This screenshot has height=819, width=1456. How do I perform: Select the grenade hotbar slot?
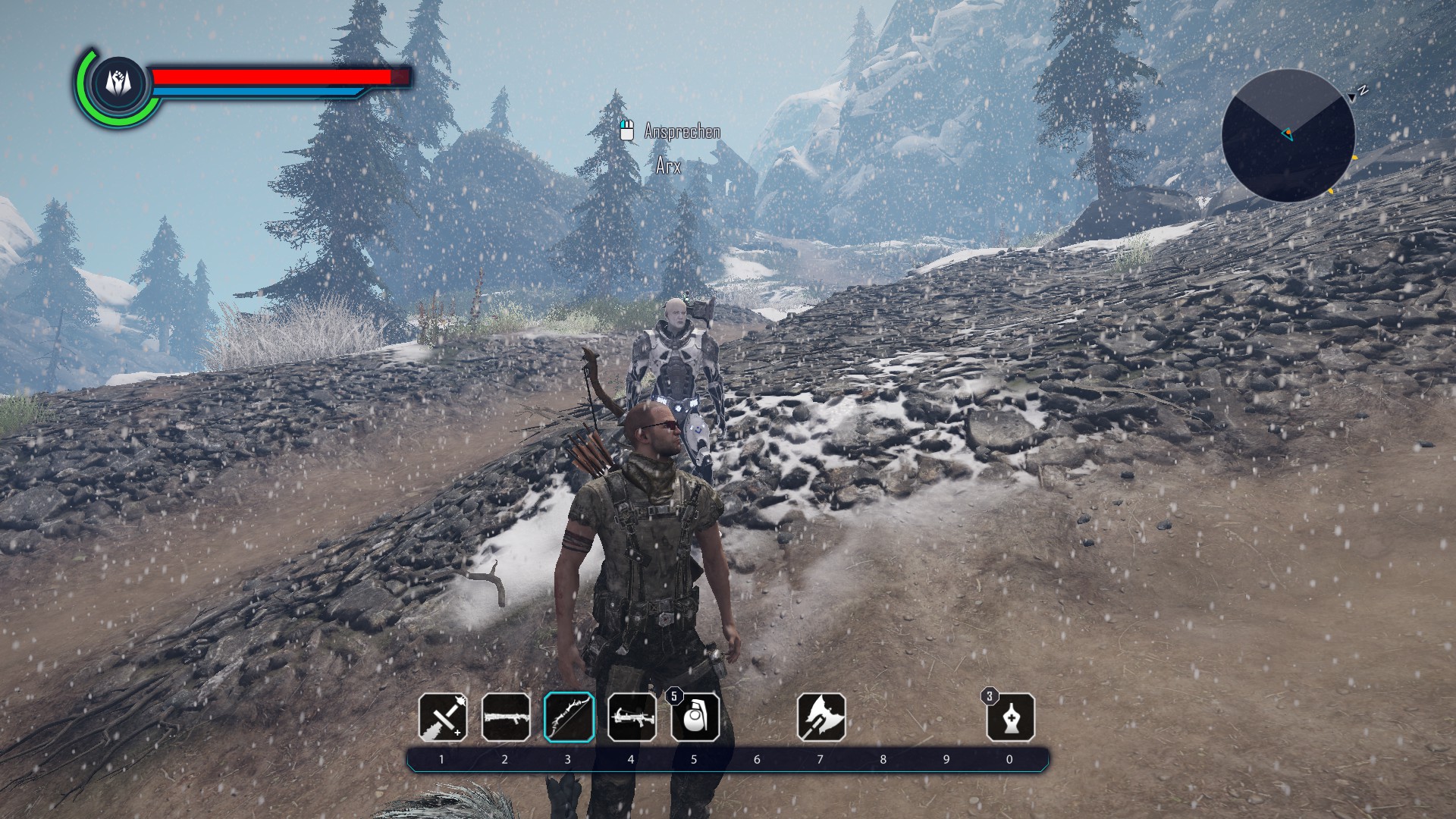(695, 717)
